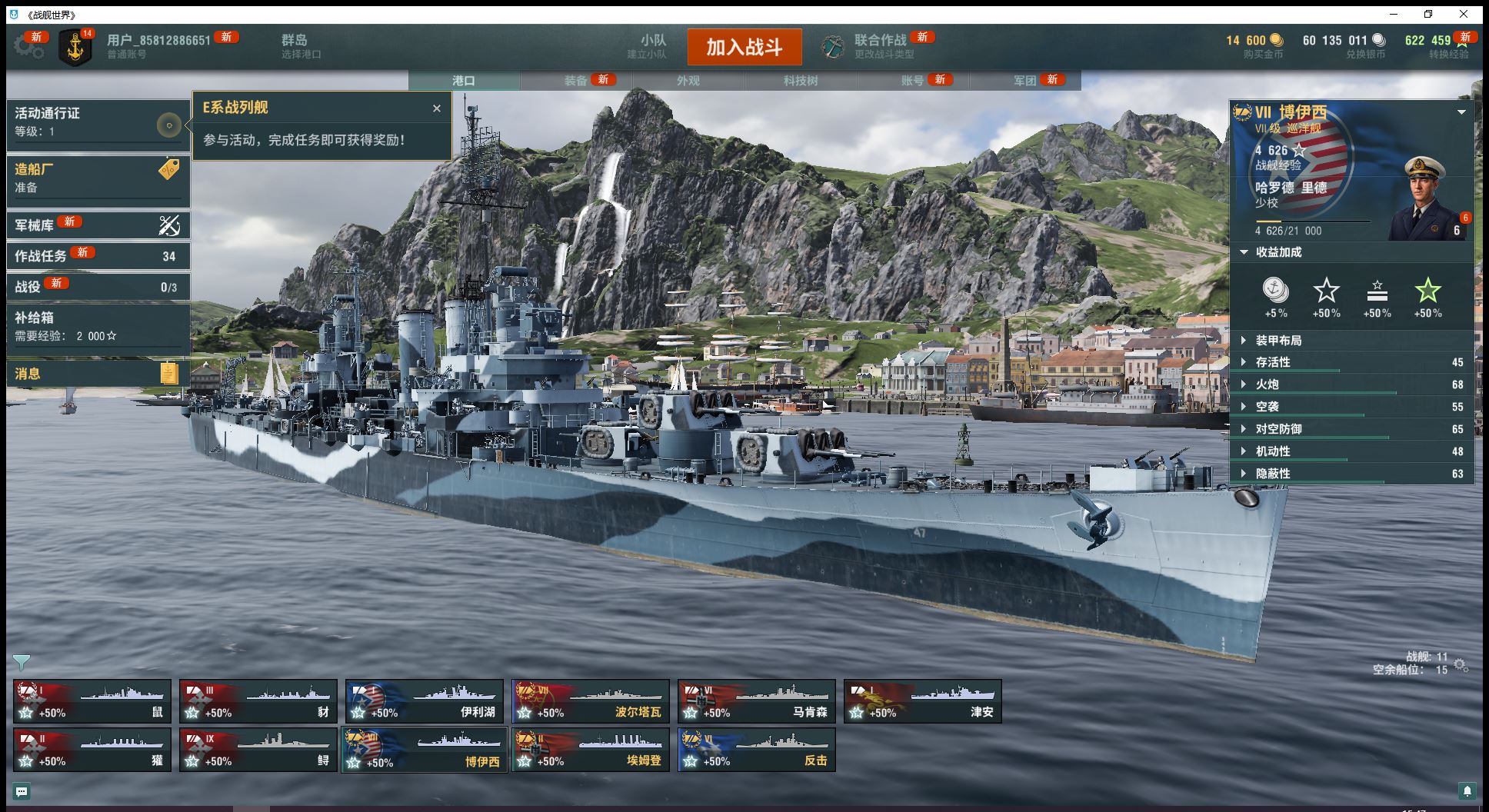Click the 加入战斗 battle button
The image size is (1489, 812).
click(x=744, y=48)
